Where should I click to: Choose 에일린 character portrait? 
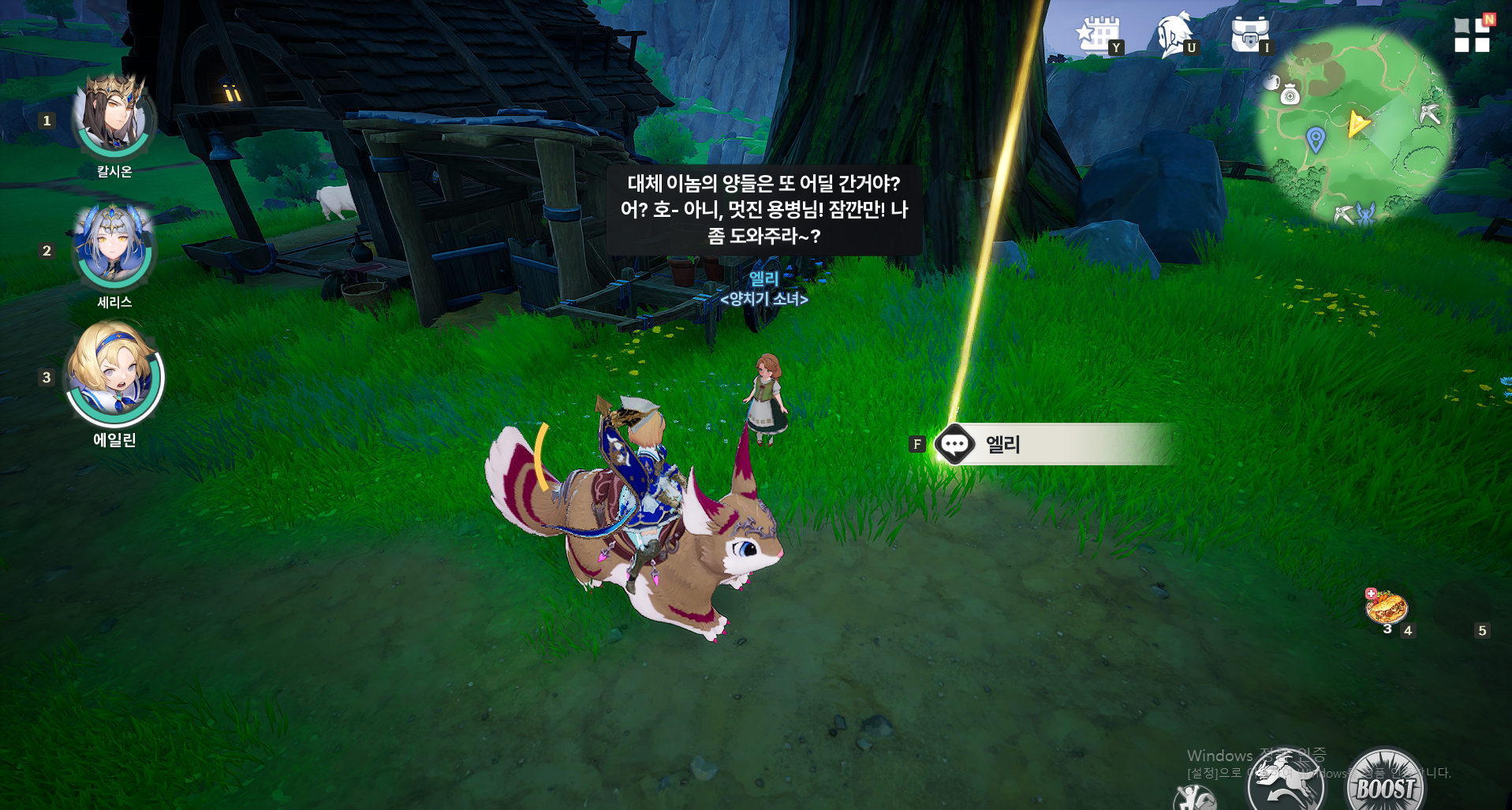point(115,374)
